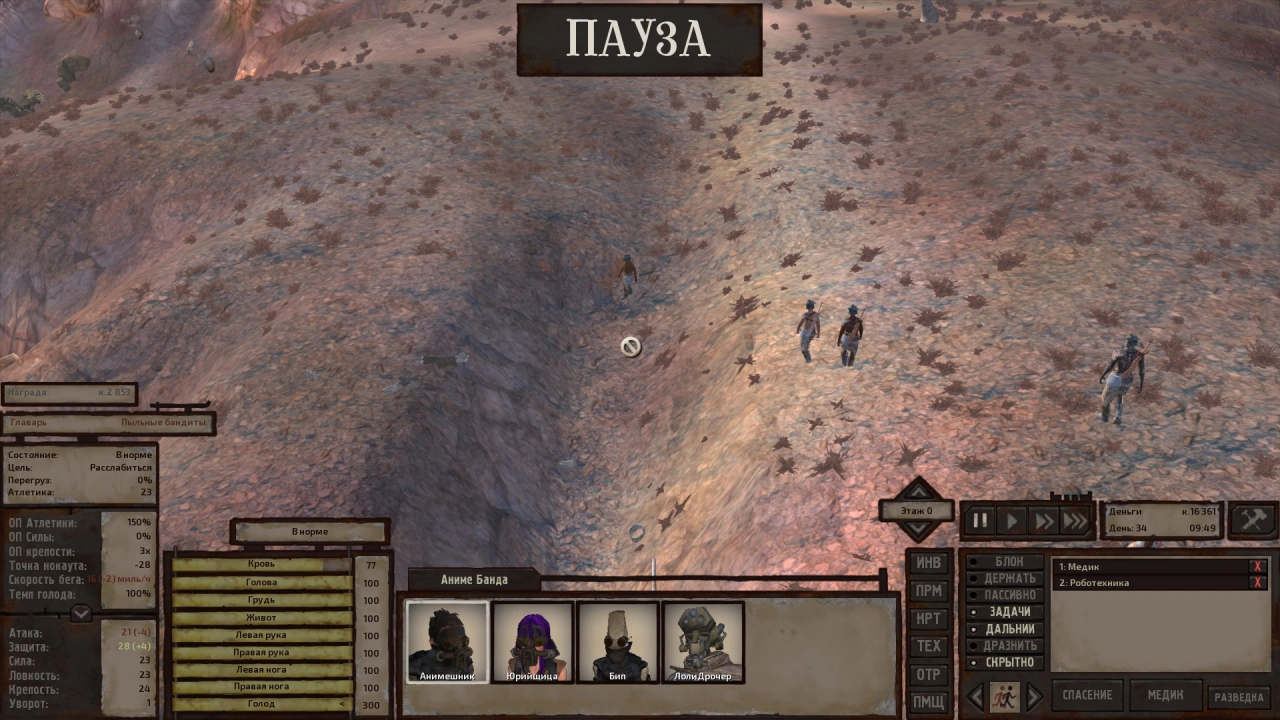
Task: Toggle the ПАССИВНО option
Action: click(1008, 595)
